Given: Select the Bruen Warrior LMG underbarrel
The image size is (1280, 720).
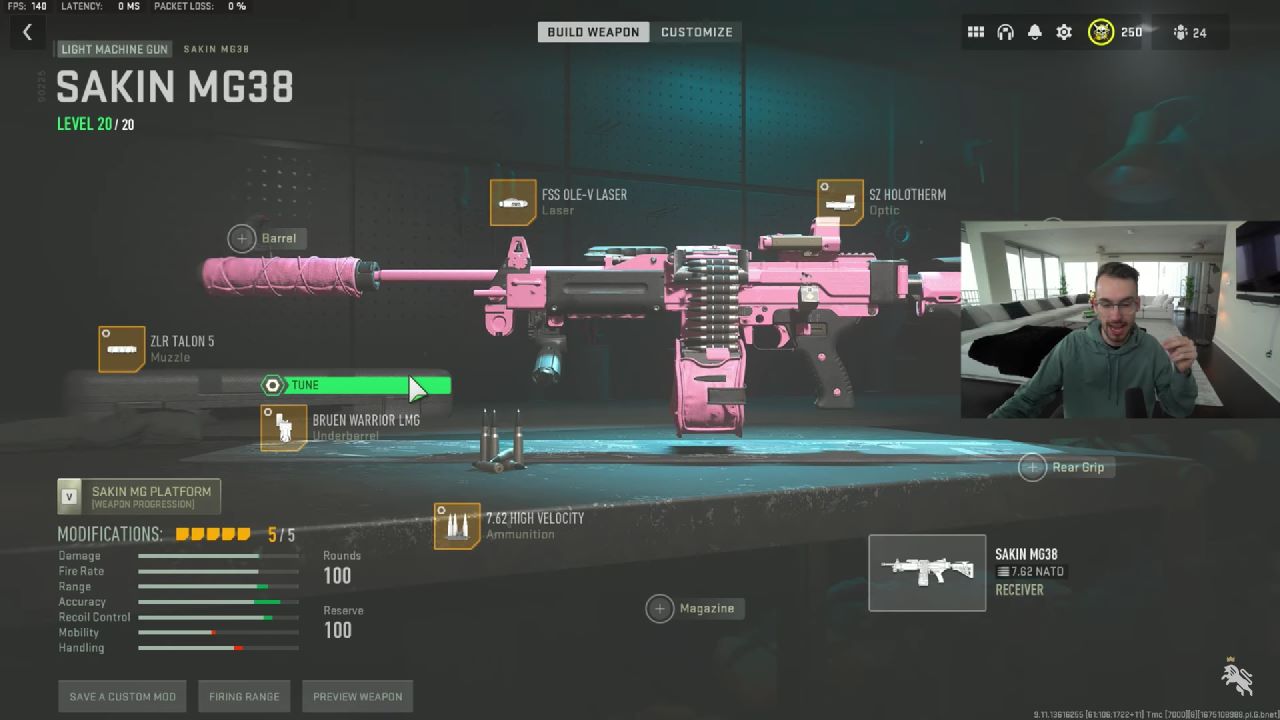Looking at the screenshot, I should click(284, 426).
